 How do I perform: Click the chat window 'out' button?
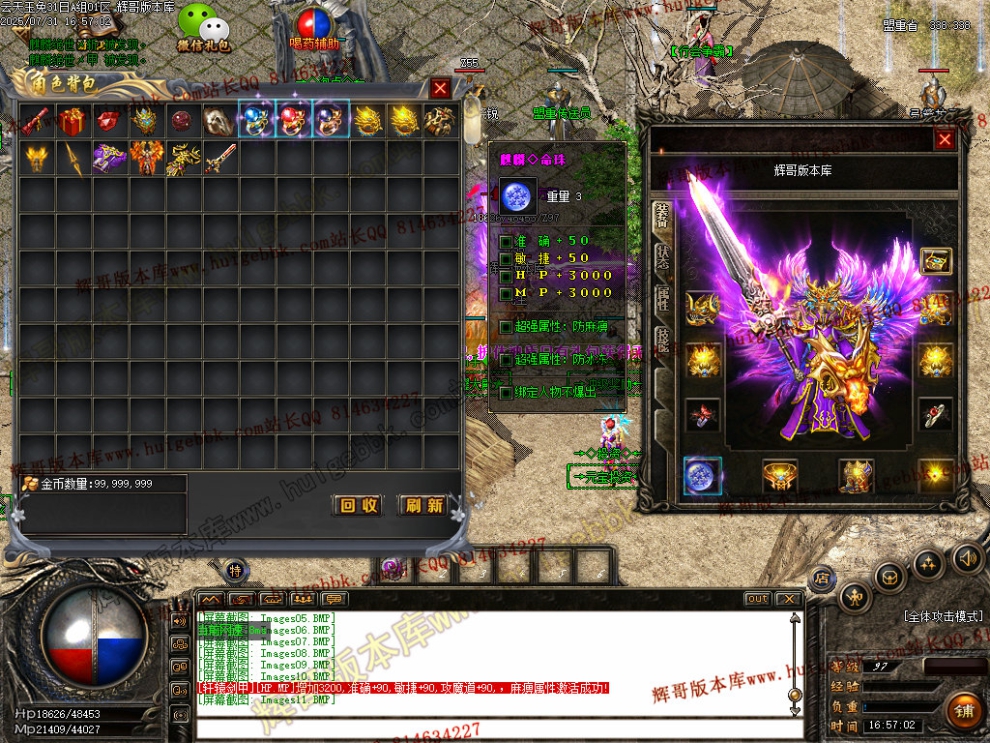[x=757, y=599]
